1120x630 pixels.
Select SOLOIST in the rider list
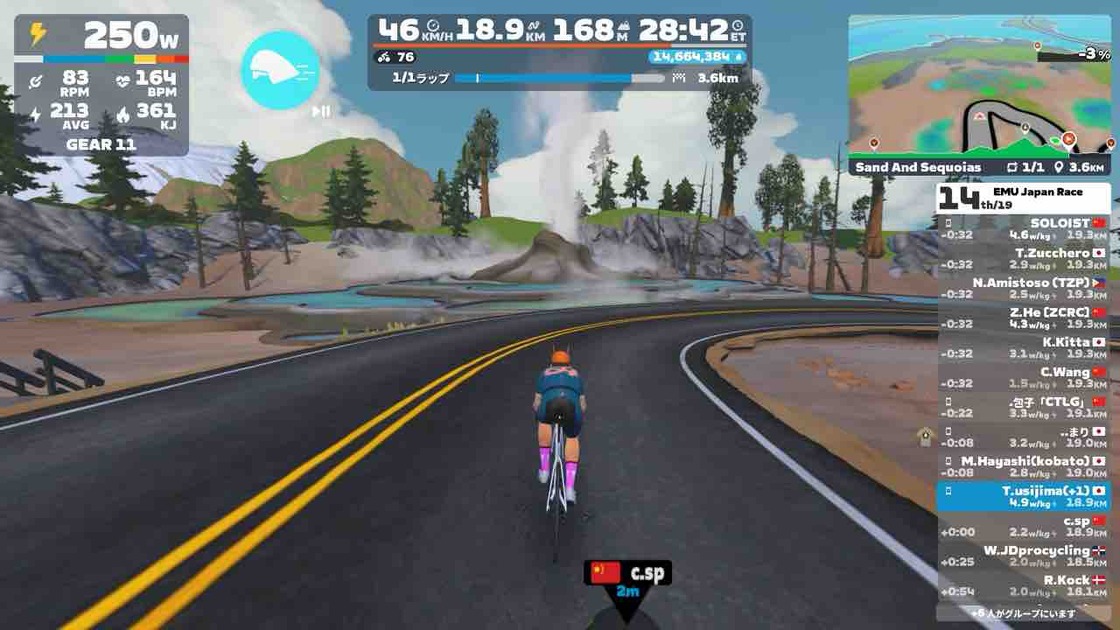[1023, 228]
